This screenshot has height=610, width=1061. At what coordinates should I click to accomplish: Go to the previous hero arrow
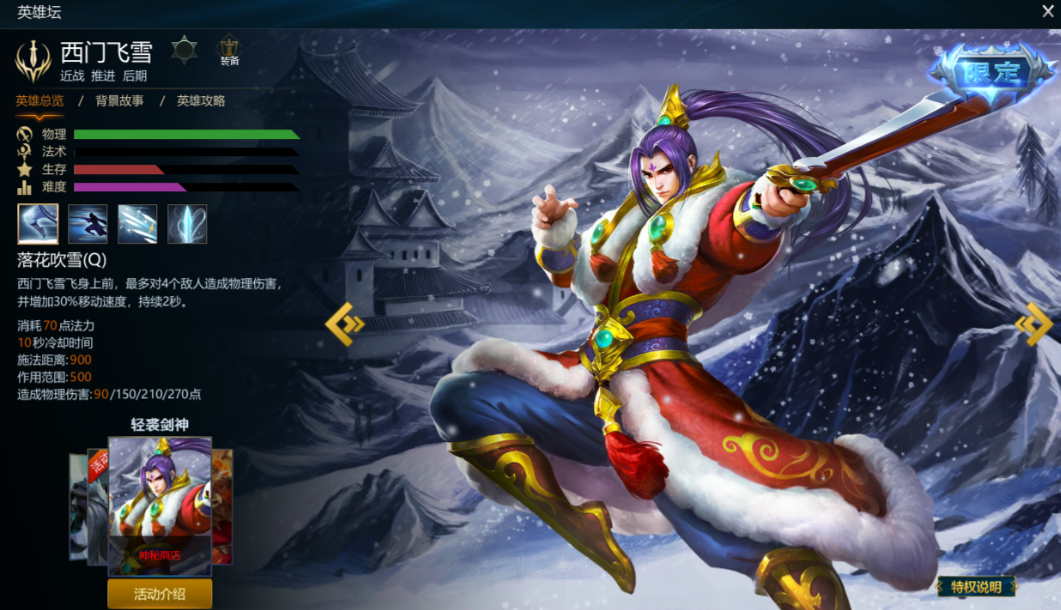pos(345,324)
